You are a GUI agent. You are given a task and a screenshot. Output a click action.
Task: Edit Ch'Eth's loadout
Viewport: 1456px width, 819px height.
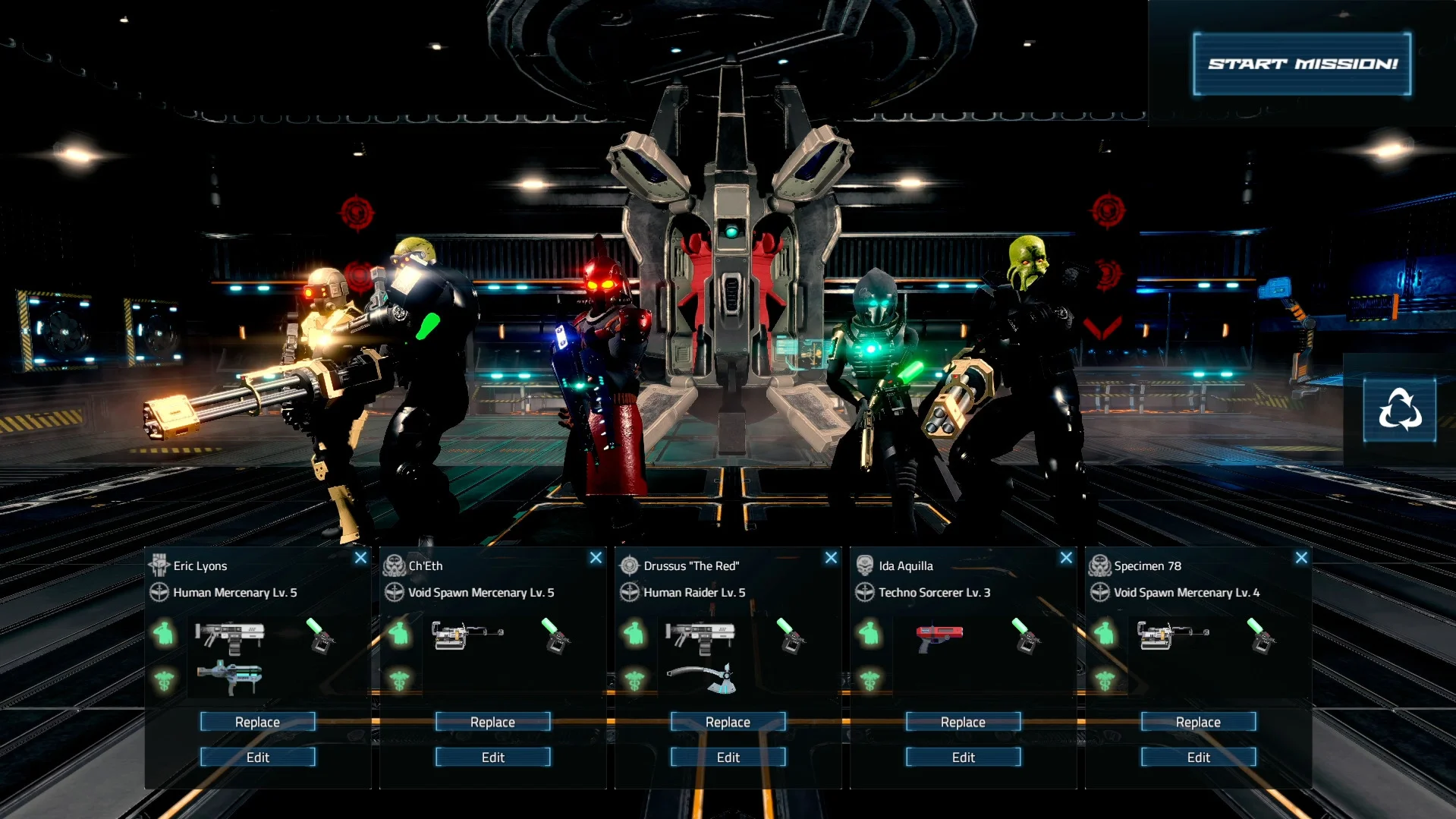point(492,757)
